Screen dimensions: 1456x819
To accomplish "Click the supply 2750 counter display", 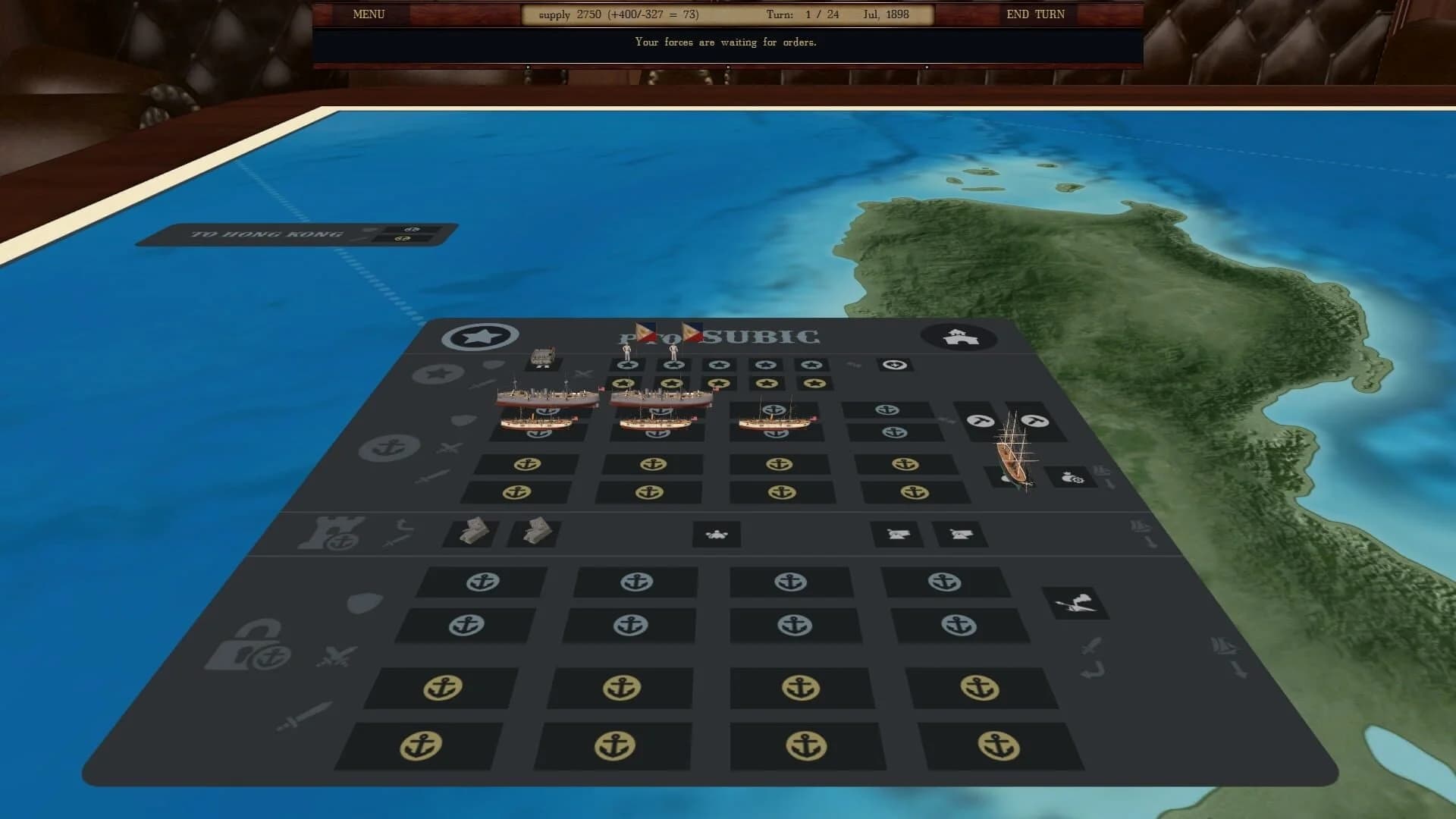I will point(618,14).
